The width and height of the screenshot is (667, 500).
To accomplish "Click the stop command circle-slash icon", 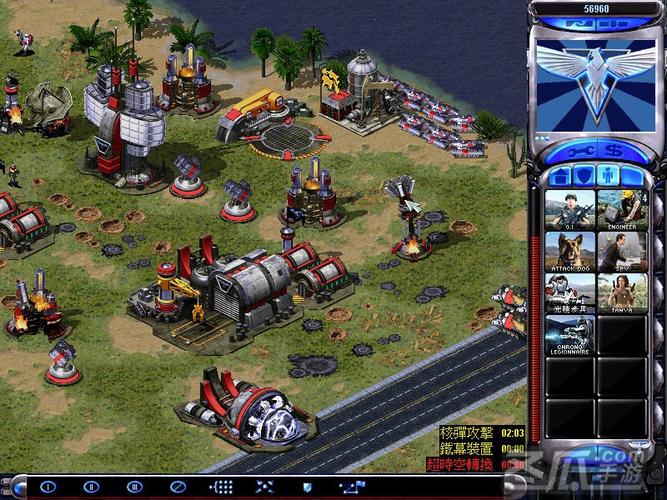I will coord(178,487).
